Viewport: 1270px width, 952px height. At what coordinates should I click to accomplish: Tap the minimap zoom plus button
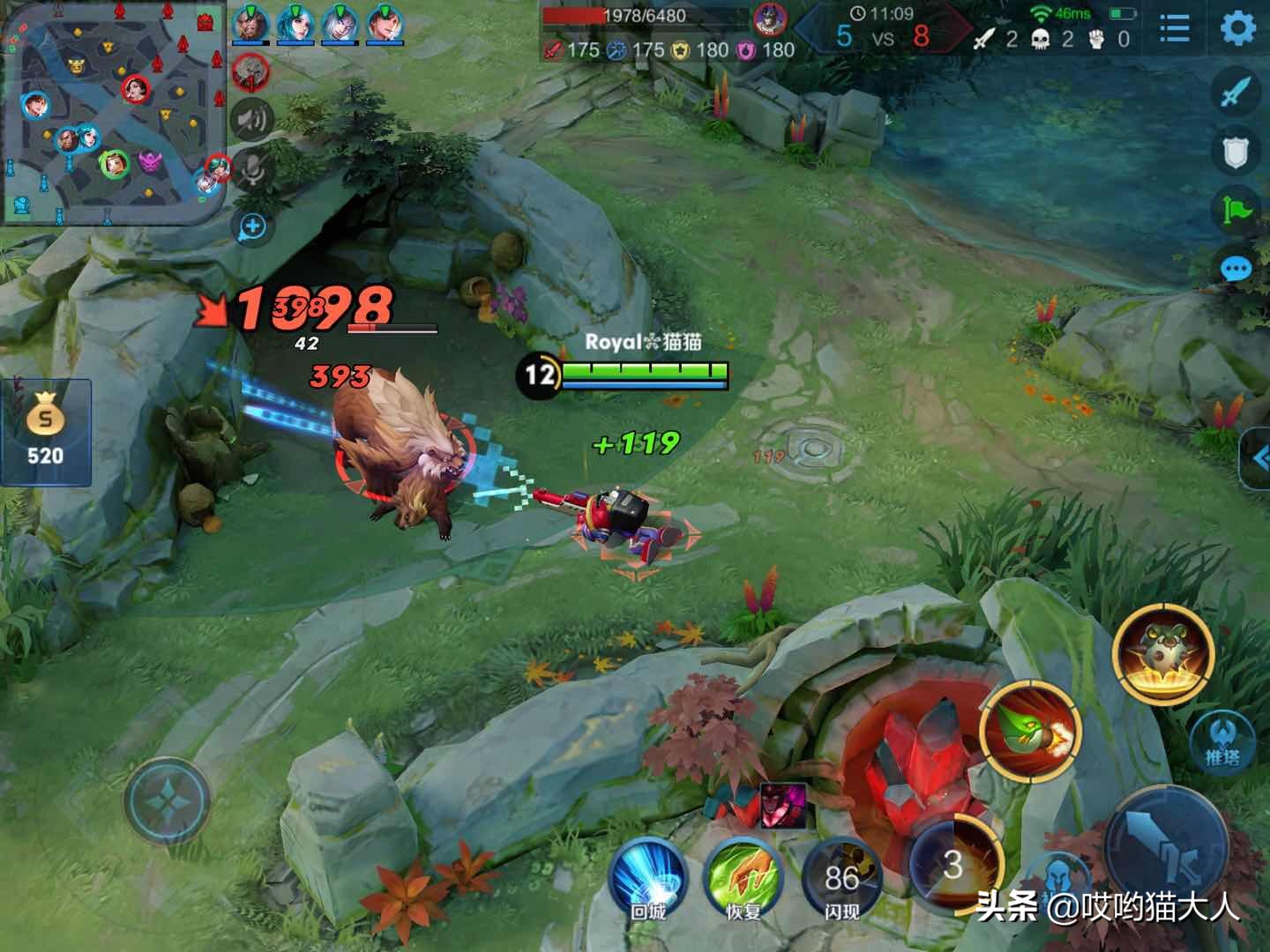click(253, 227)
